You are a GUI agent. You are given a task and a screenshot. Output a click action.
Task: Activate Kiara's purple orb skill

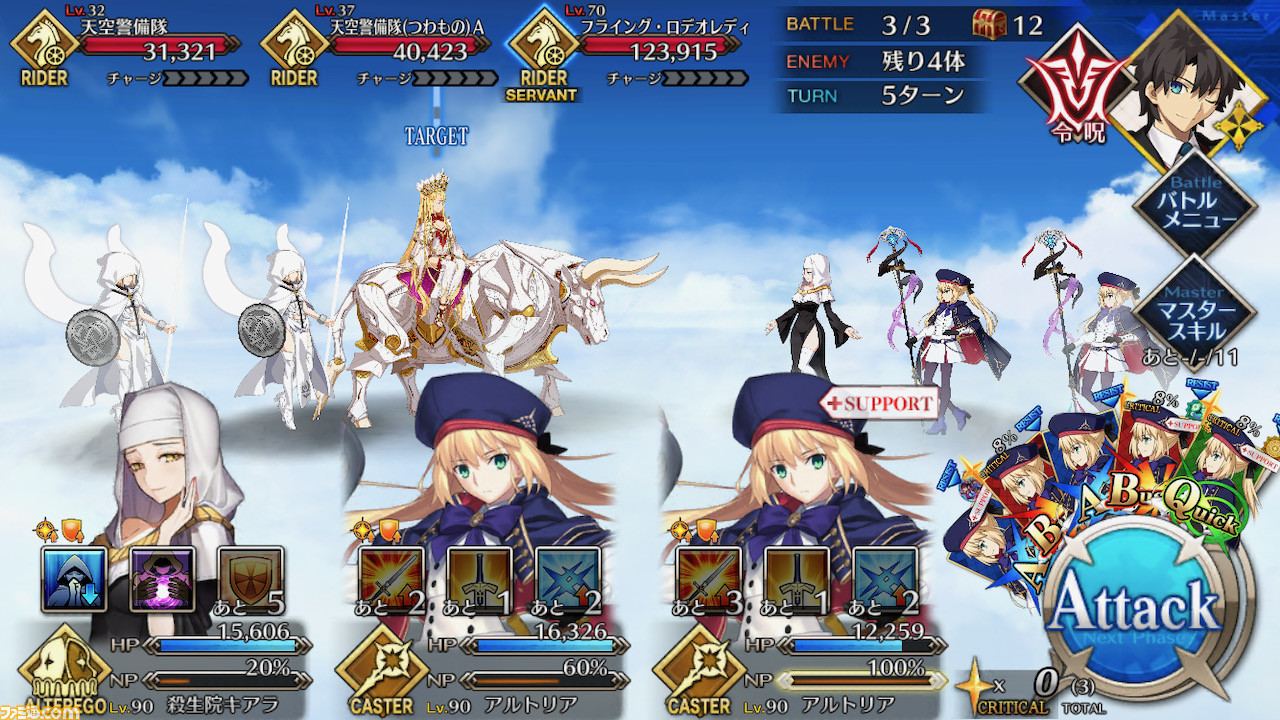pos(162,579)
